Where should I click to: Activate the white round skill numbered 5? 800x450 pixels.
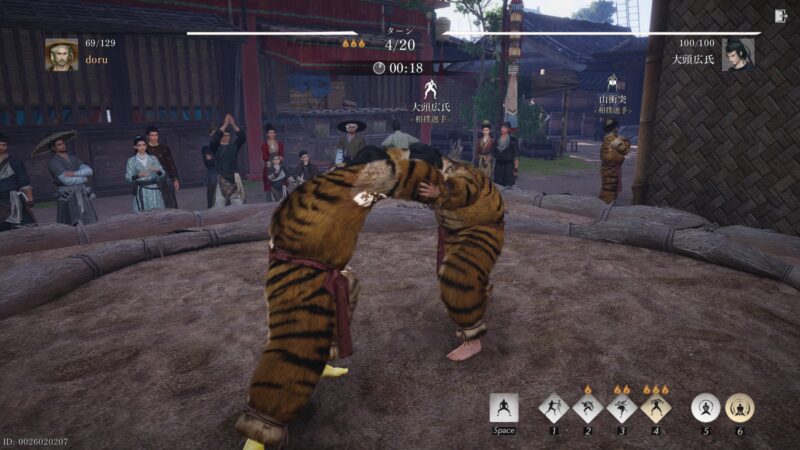[706, 408]
